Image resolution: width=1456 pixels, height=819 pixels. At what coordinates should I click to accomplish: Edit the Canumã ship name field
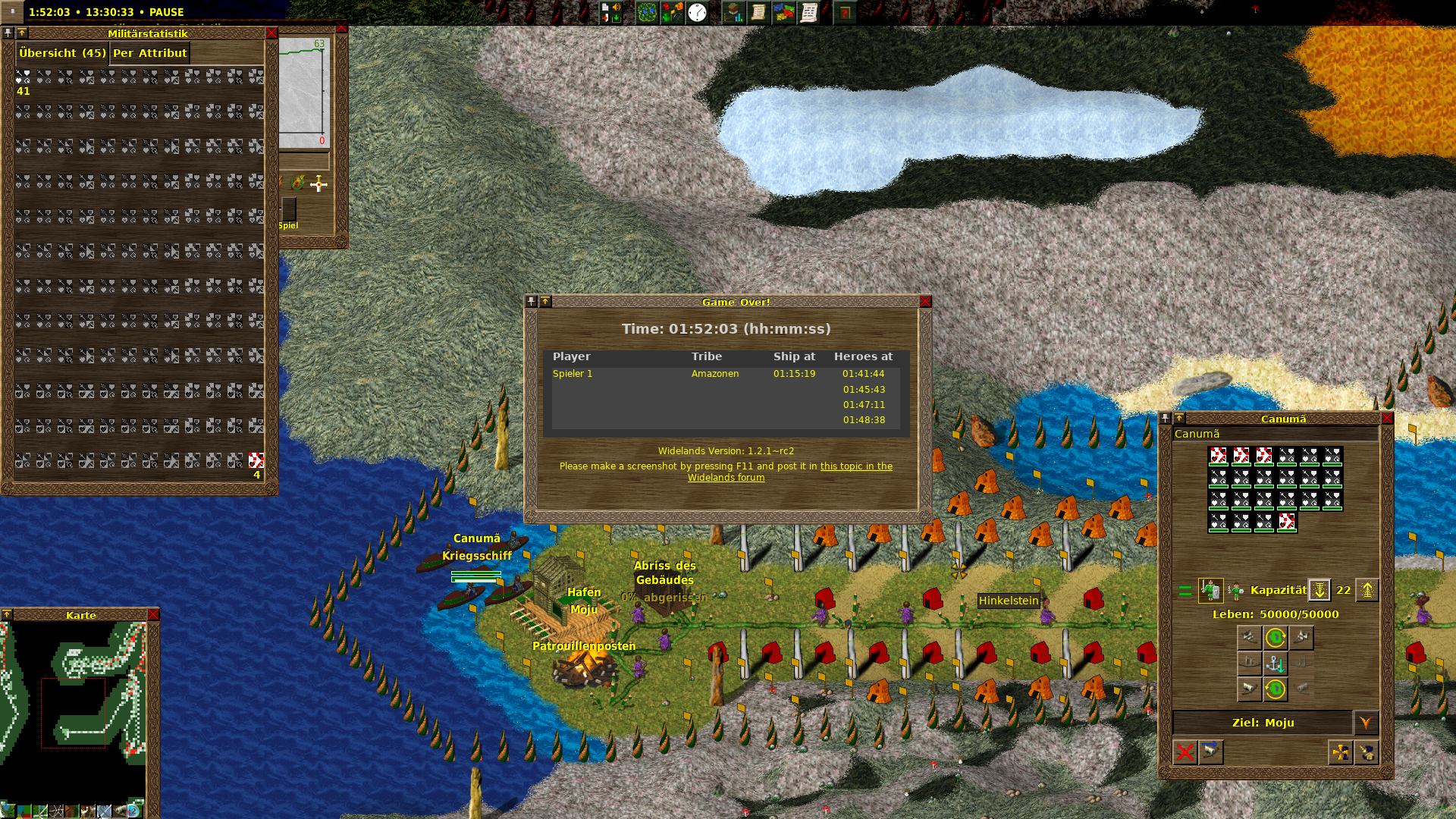(1274, 435)
